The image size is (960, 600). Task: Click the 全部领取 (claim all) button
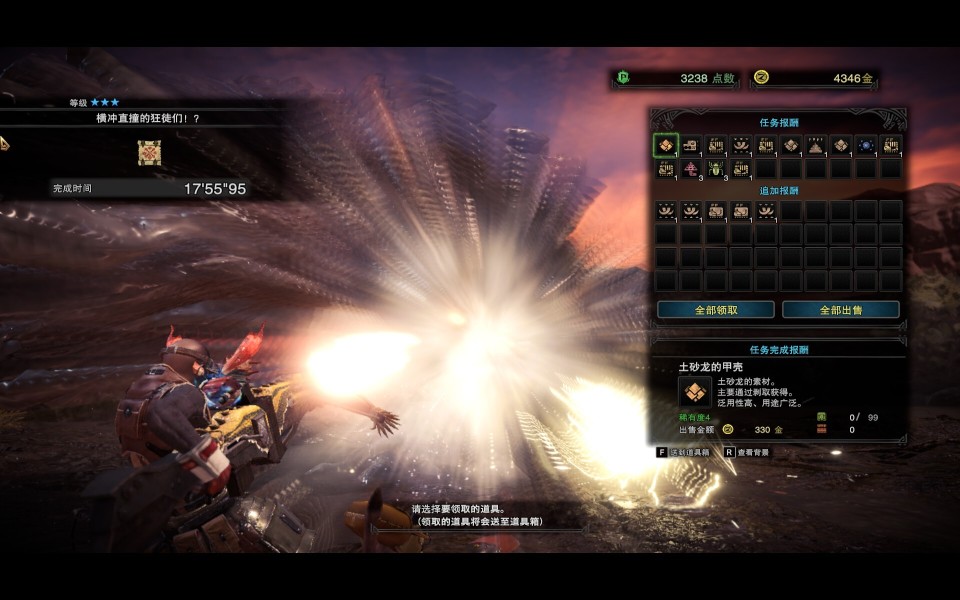point(715,310)
